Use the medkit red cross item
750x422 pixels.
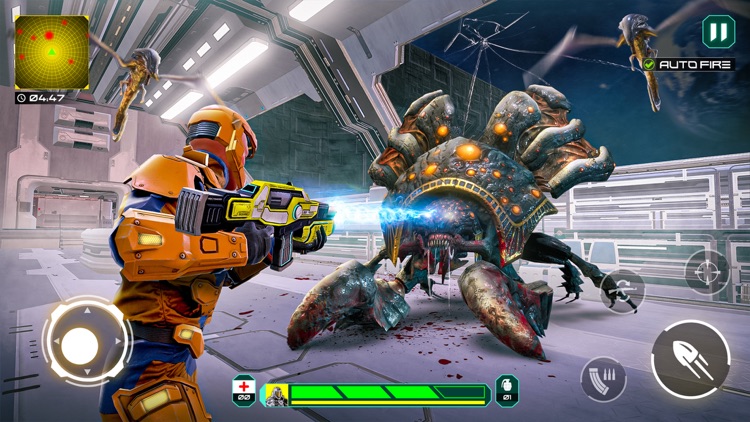pos(244,390)
